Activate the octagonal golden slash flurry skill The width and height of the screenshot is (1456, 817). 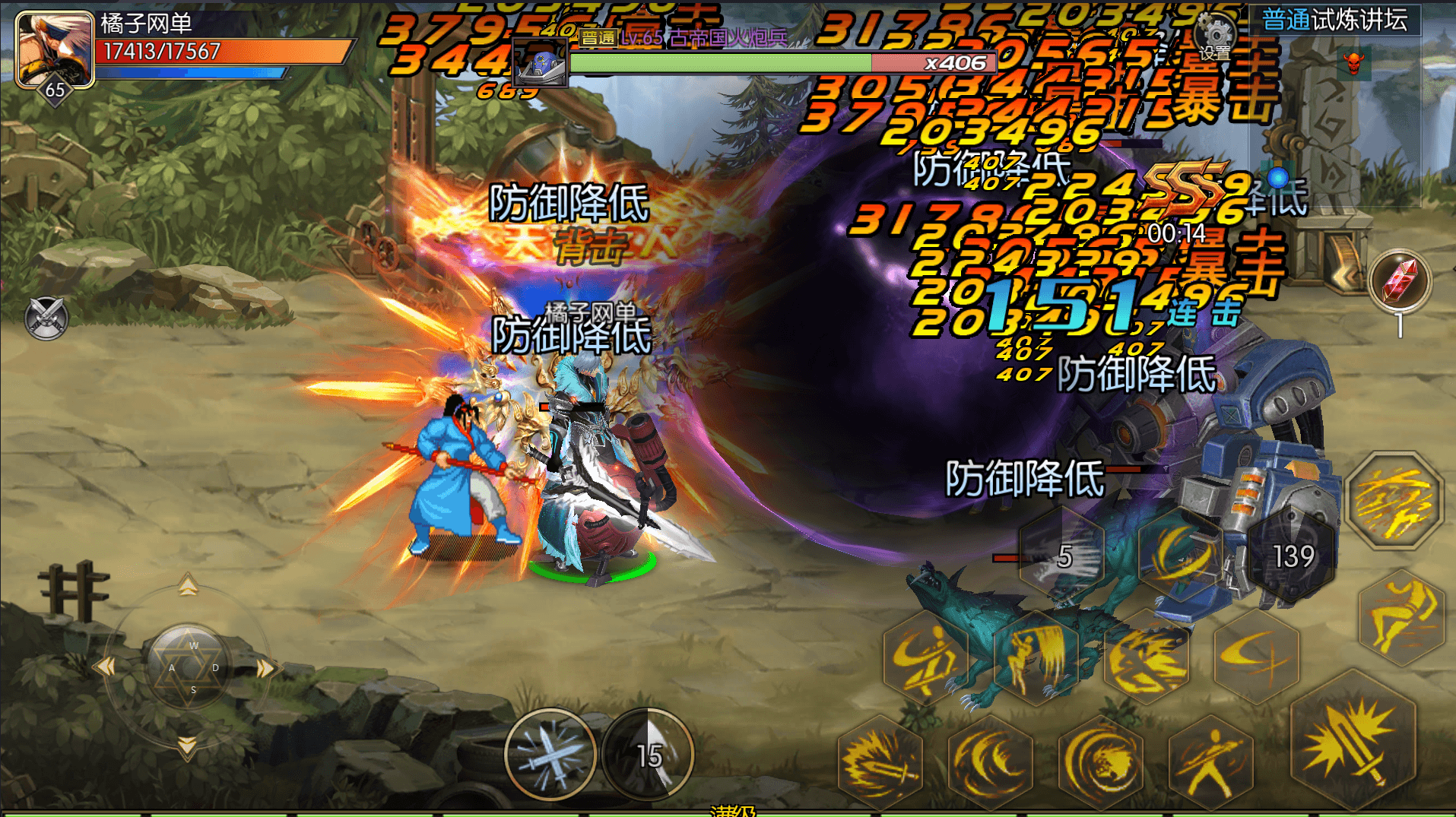click(x=1394, y=500)
